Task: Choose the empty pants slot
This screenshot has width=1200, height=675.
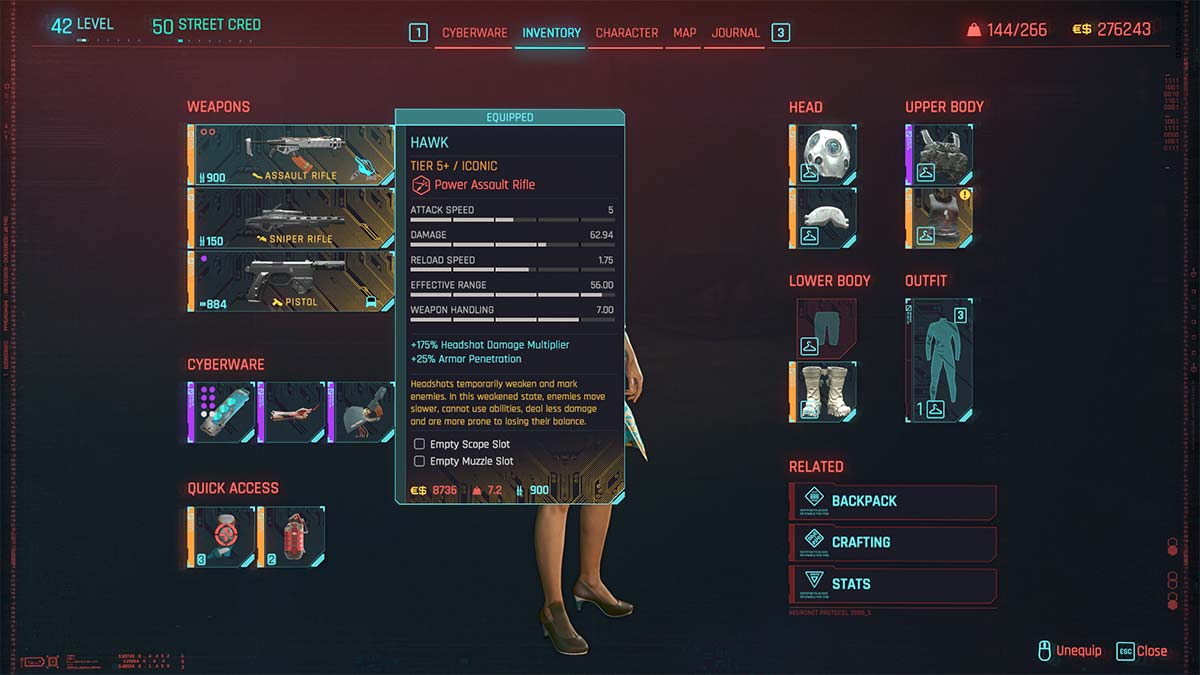Action: coord(823,328)
